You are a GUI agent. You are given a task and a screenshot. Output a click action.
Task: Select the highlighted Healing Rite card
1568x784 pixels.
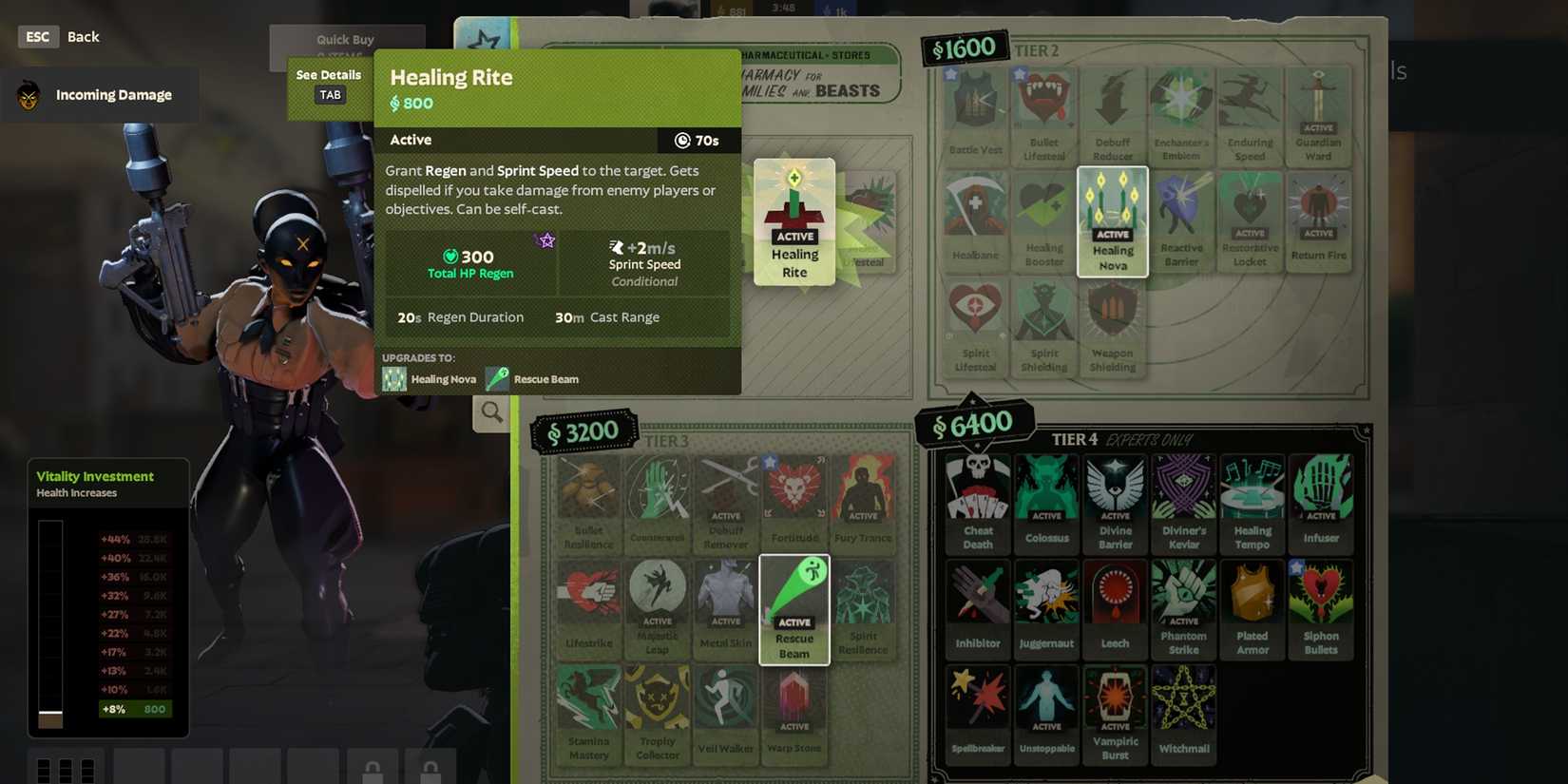[794, 220]
